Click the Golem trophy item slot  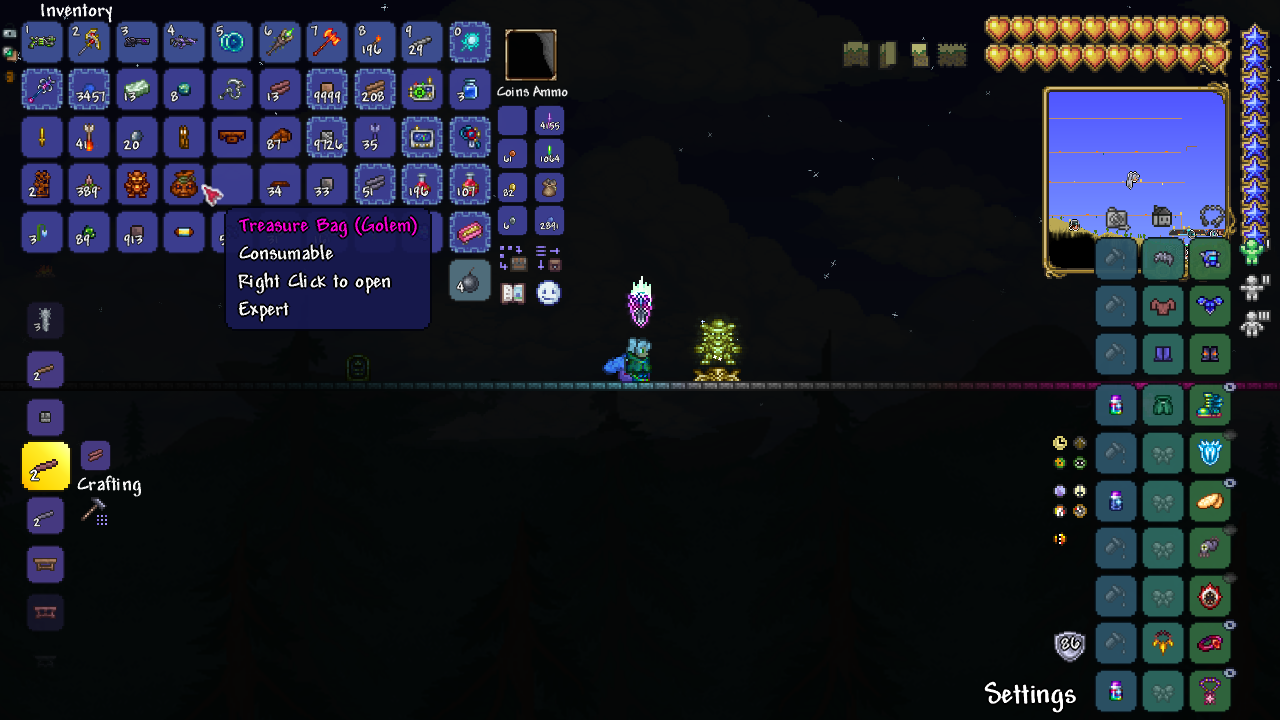137,184
